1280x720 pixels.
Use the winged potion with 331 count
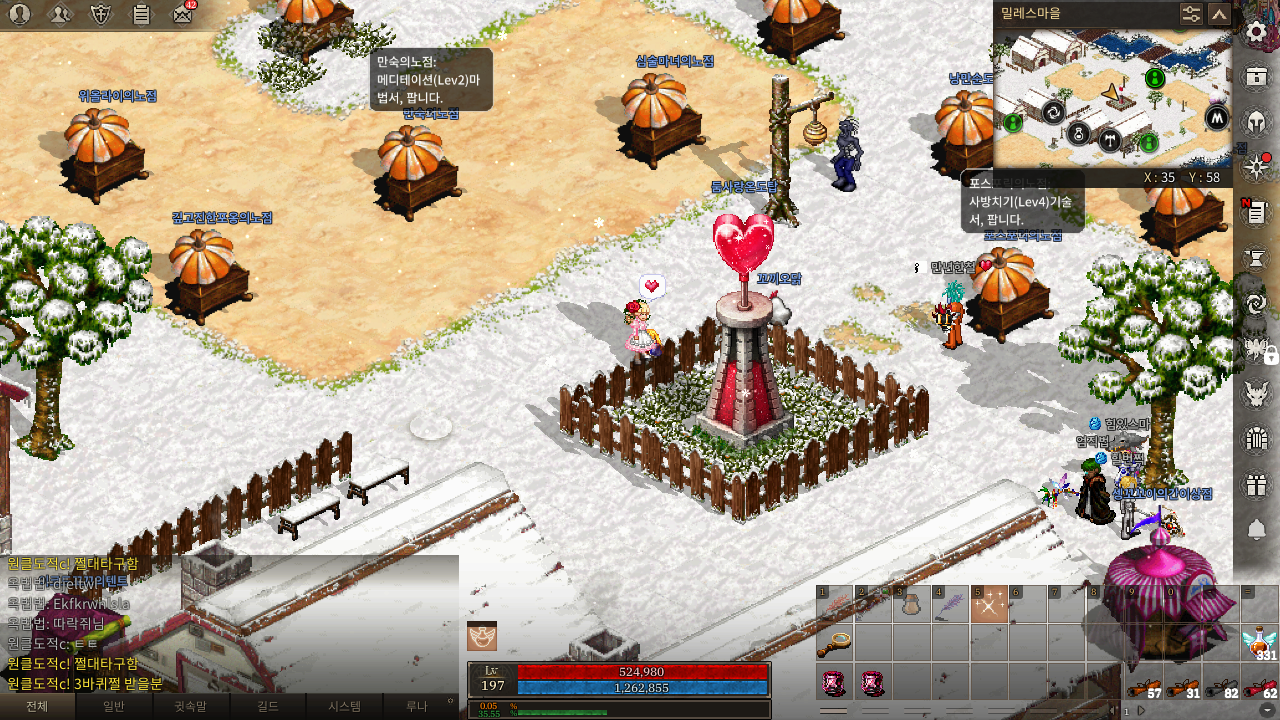point(1260,643)
